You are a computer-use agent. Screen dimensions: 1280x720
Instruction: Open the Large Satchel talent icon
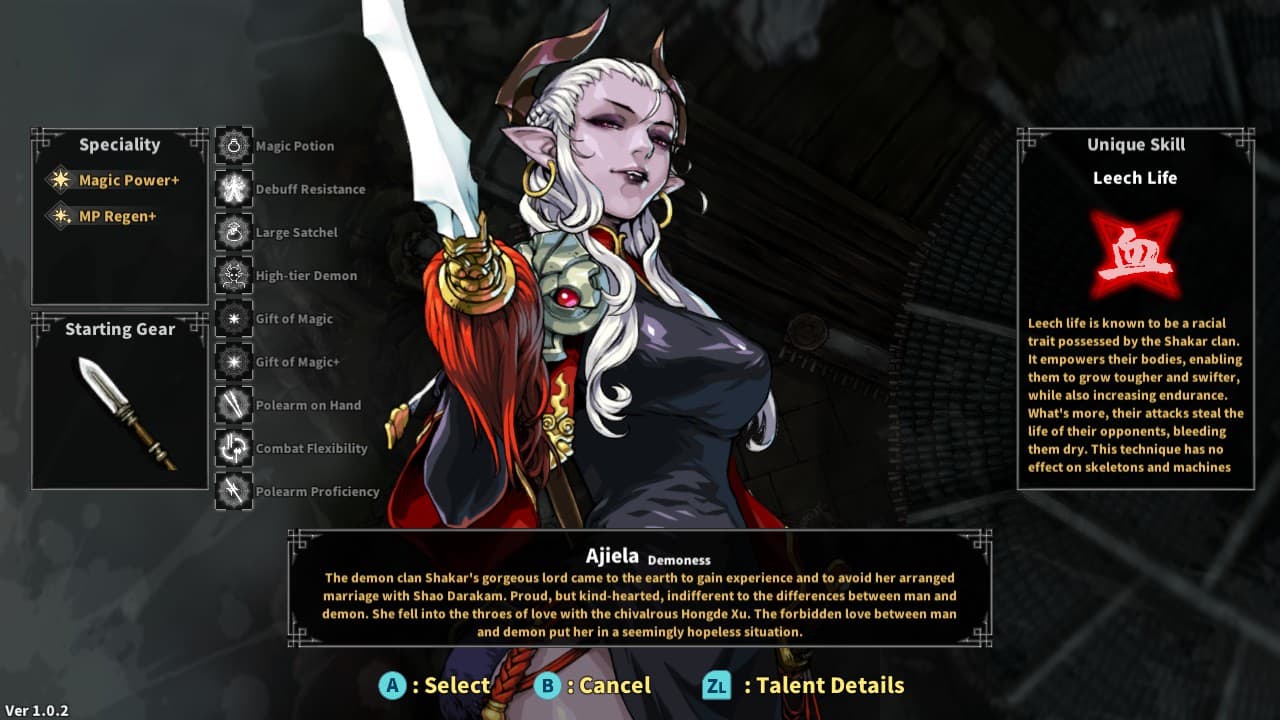coord(233,232)
